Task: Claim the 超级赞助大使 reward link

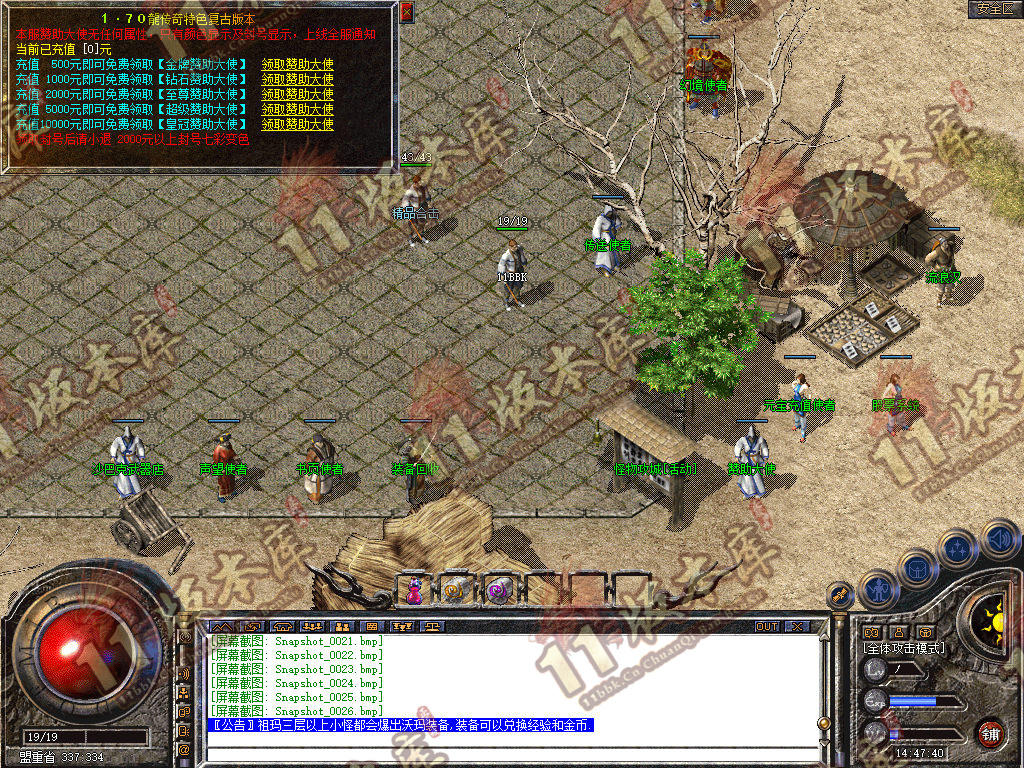Action: click(297, 109)
